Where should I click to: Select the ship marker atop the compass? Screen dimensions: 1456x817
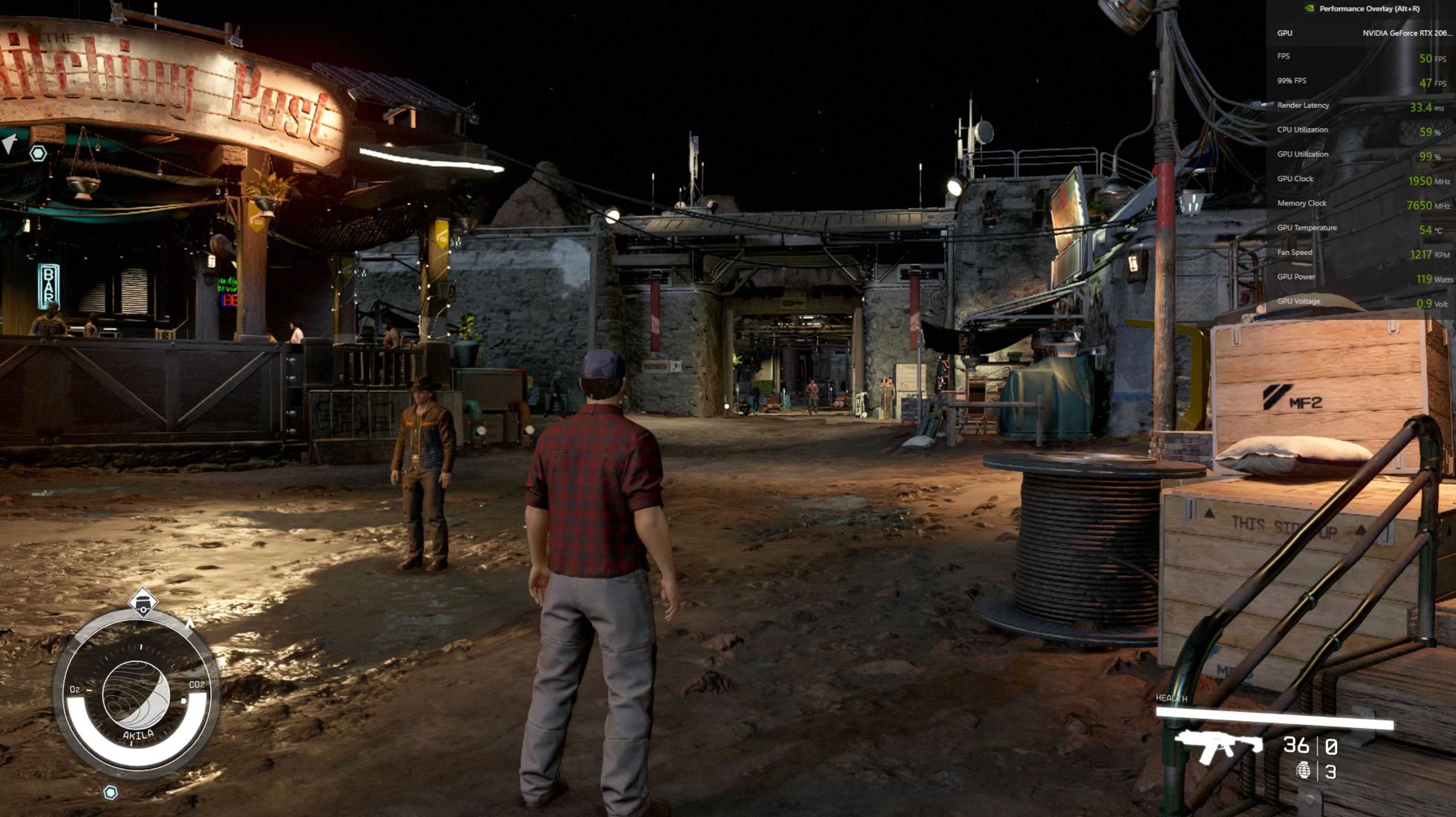[142, 602]
